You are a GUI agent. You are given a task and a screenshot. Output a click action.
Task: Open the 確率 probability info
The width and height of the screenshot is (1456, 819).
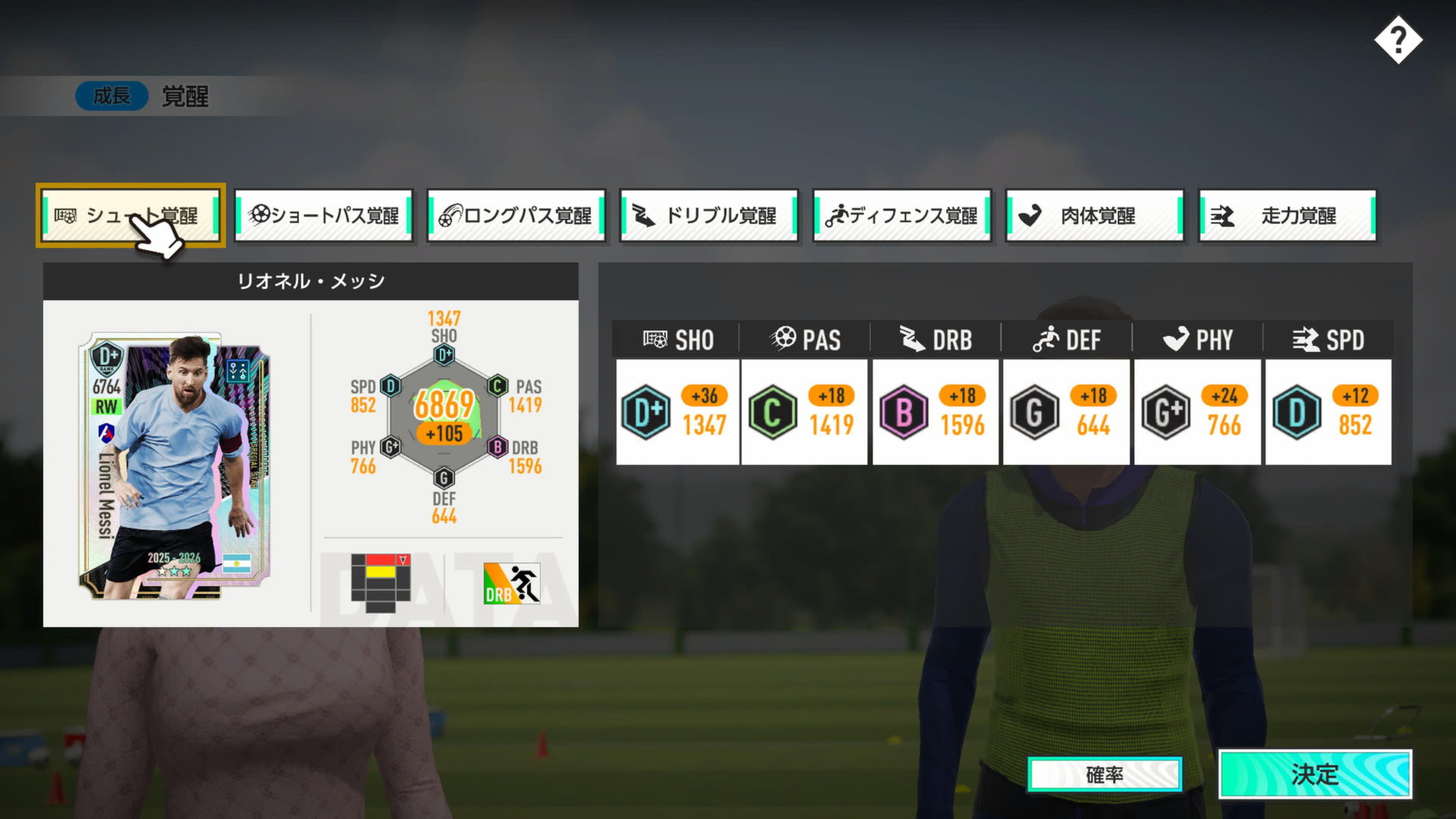pyautogui.click(x=1104, y=774)
